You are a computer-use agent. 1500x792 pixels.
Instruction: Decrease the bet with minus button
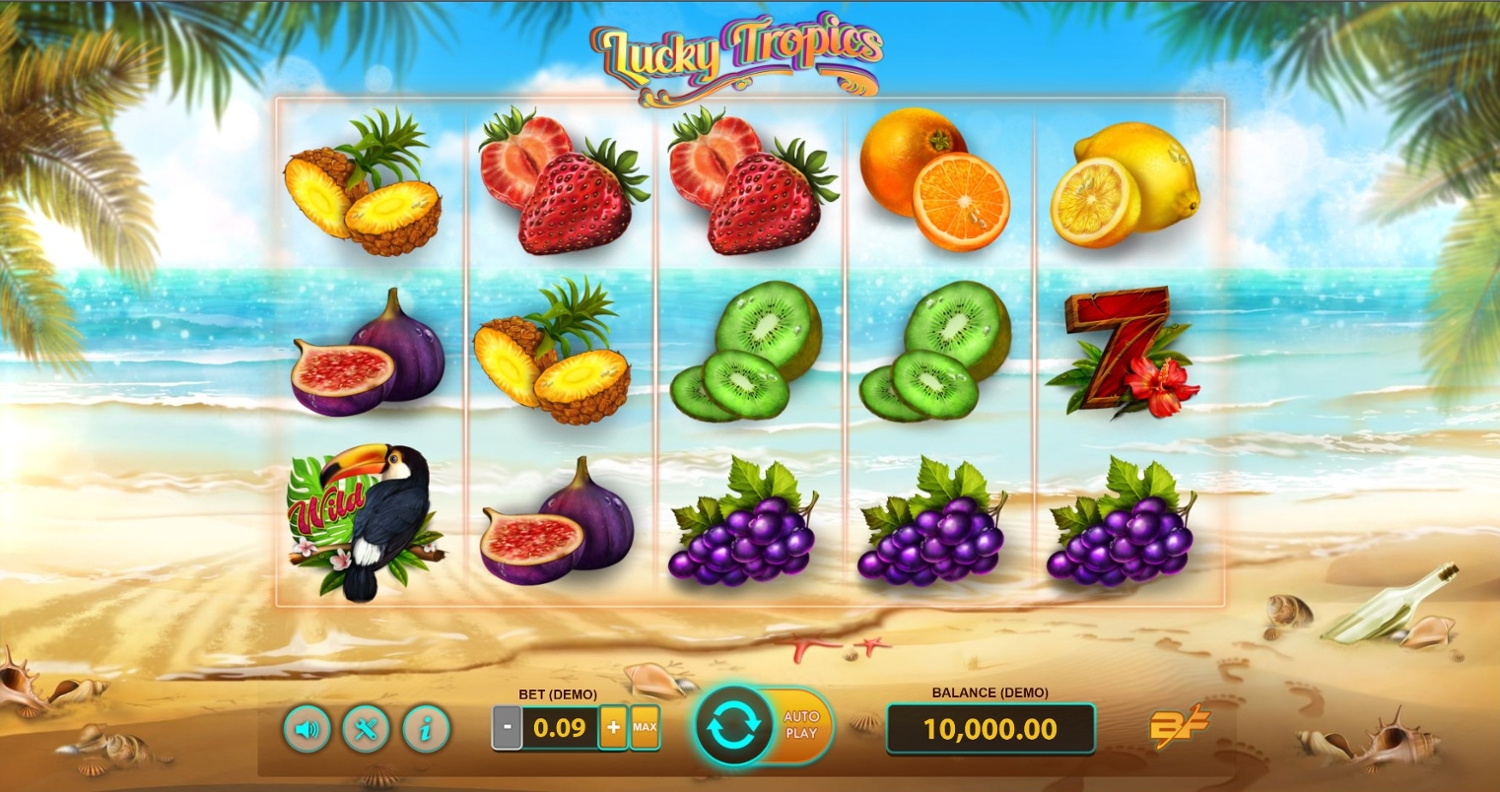pos(507,728)
